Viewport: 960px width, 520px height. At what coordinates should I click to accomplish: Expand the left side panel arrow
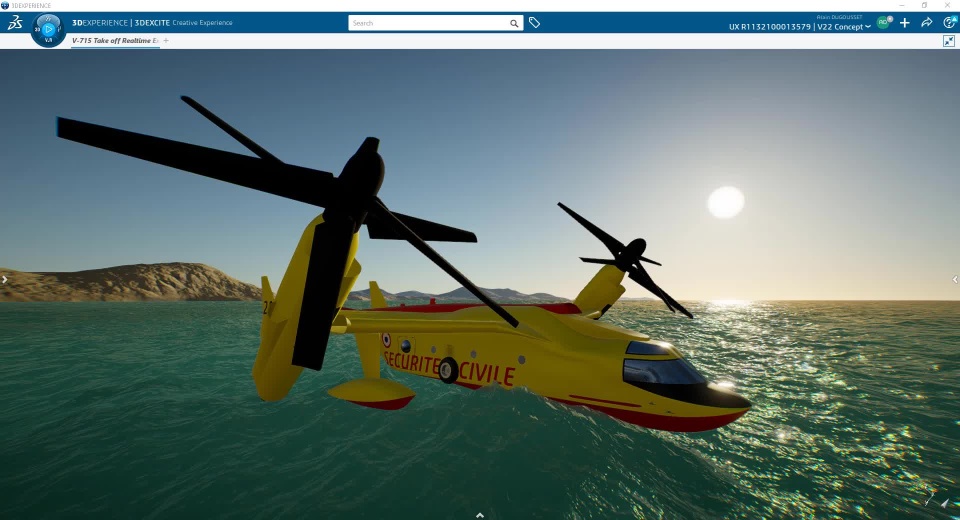tap(4, 280)
